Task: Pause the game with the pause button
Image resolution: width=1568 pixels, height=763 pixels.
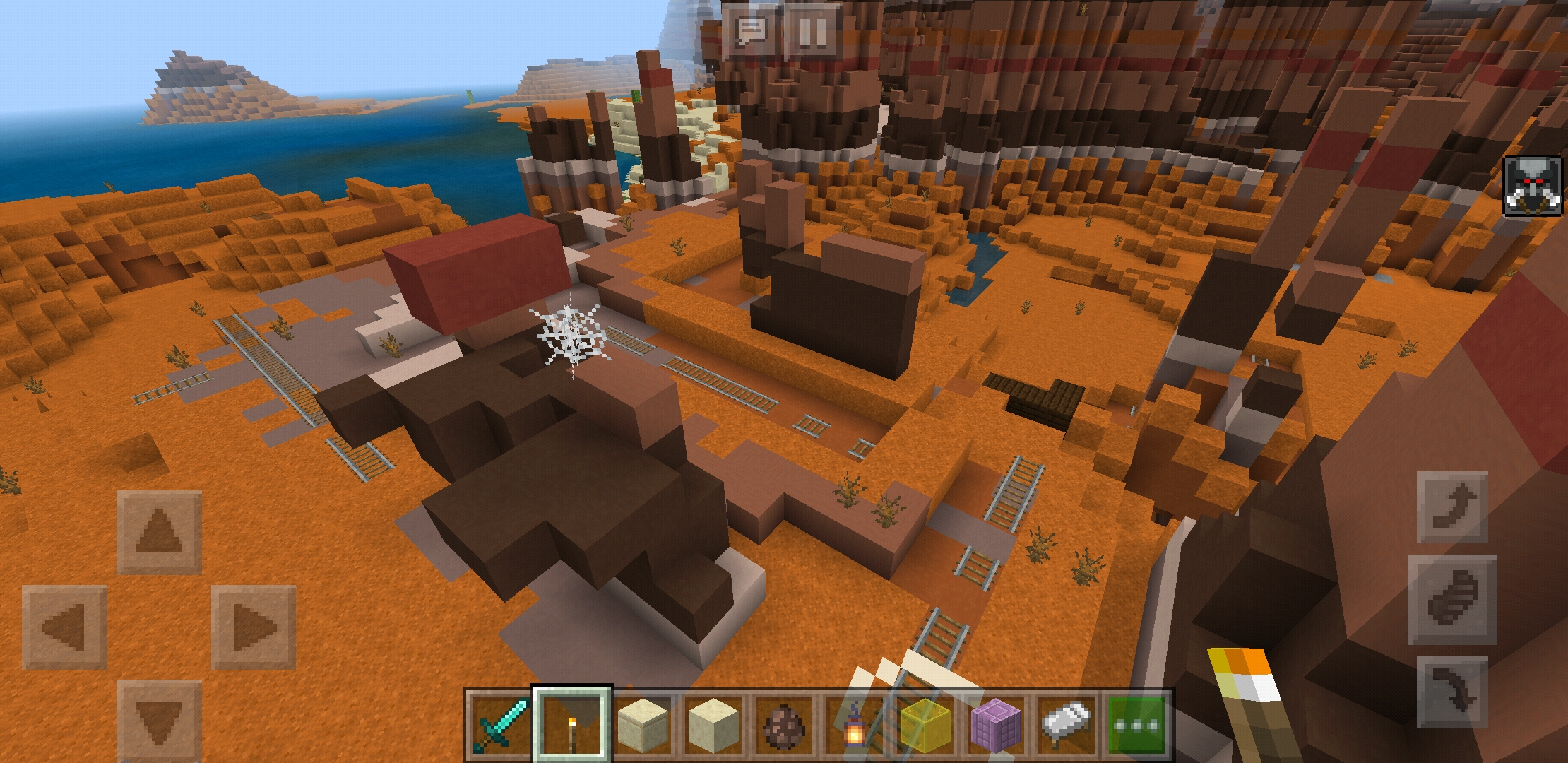Action: [811, 30]
